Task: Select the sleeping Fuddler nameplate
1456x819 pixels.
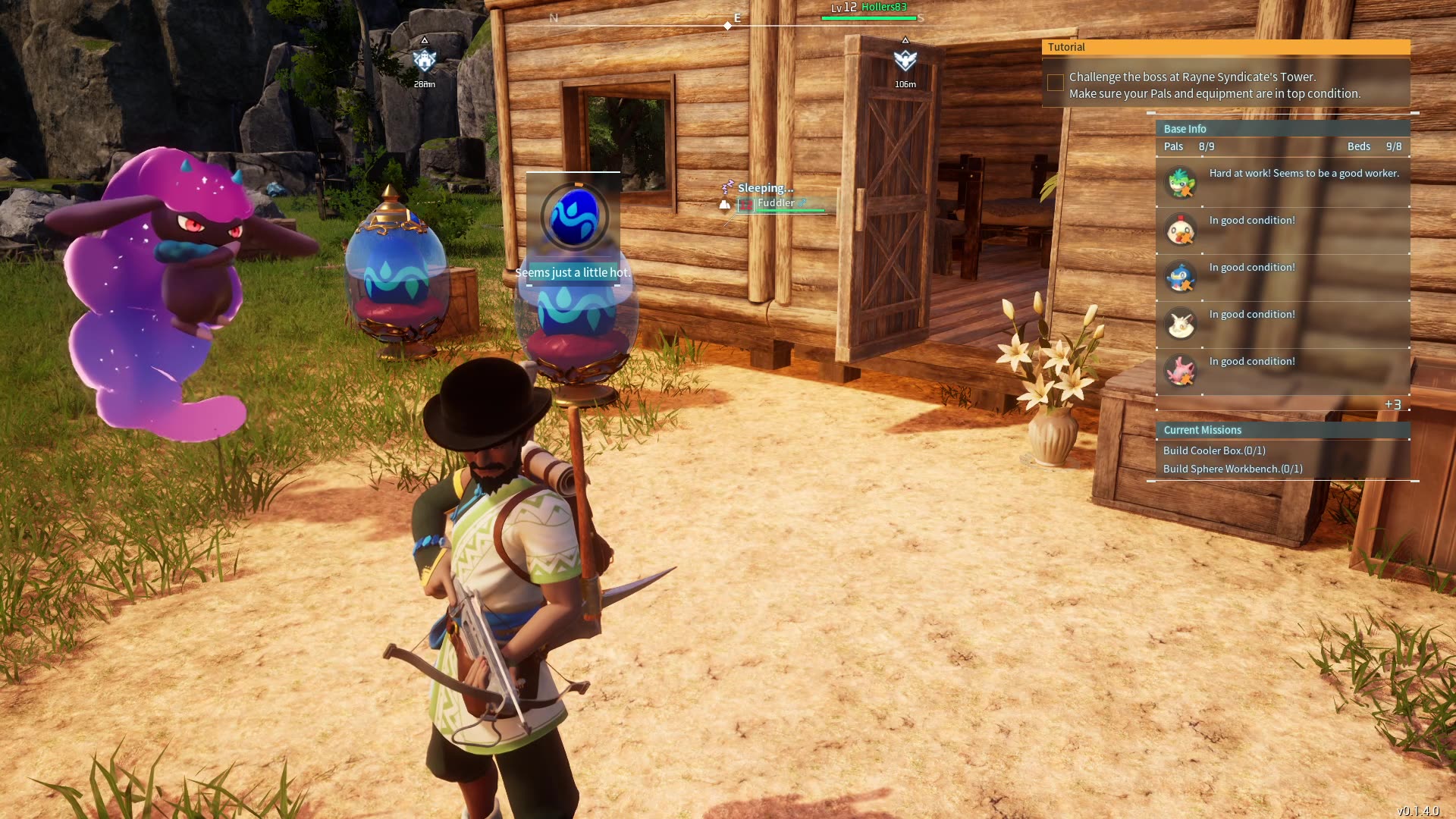Action: coord(777,203)
